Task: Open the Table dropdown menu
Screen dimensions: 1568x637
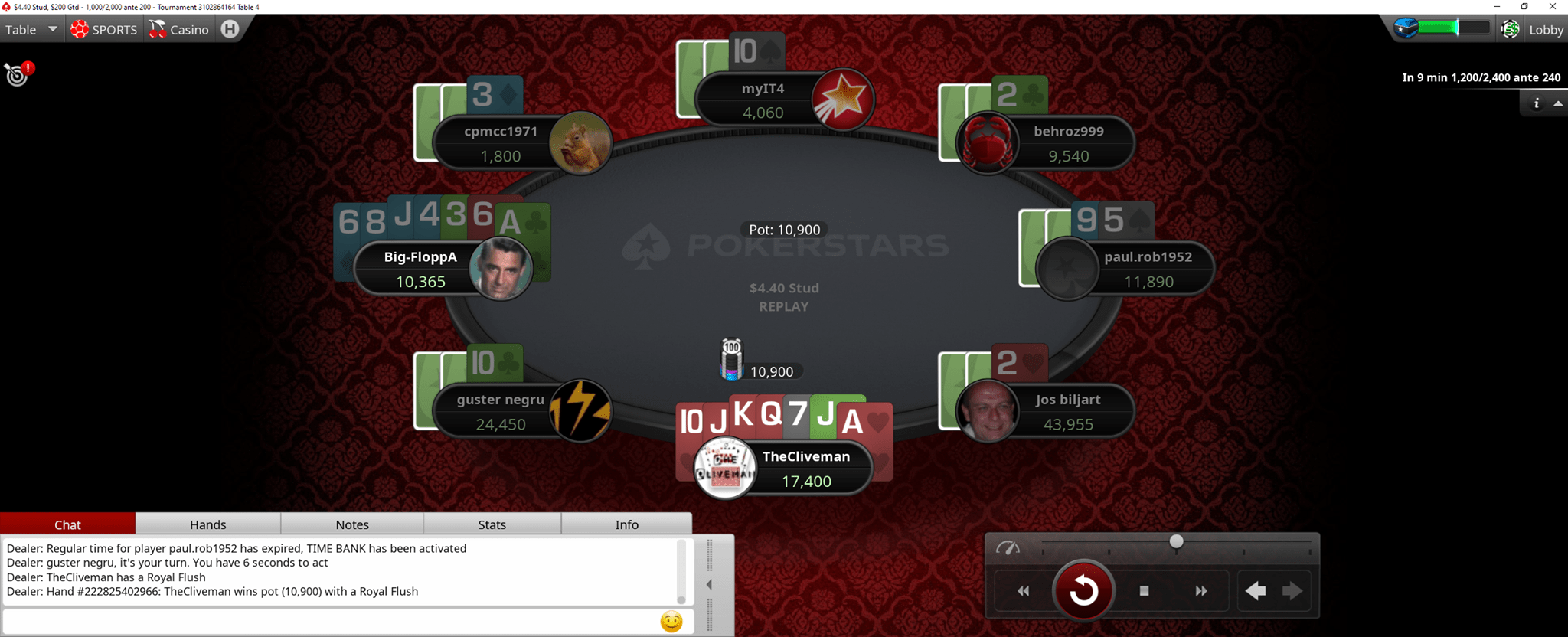Action: click(31, 29)
